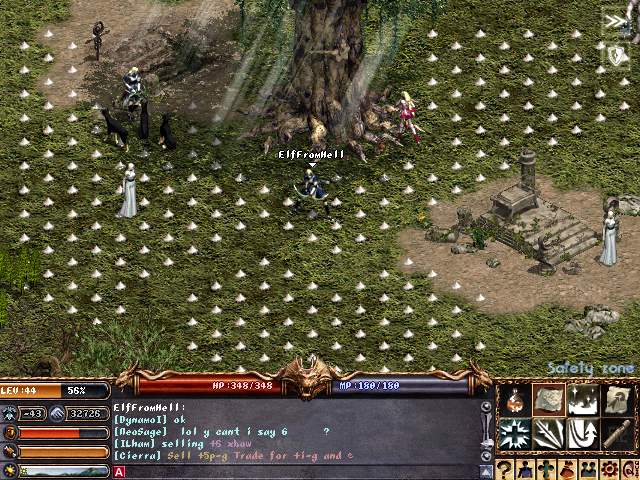Click the red A chat mode button
This screenshot has height=480, width=640.
119,472
